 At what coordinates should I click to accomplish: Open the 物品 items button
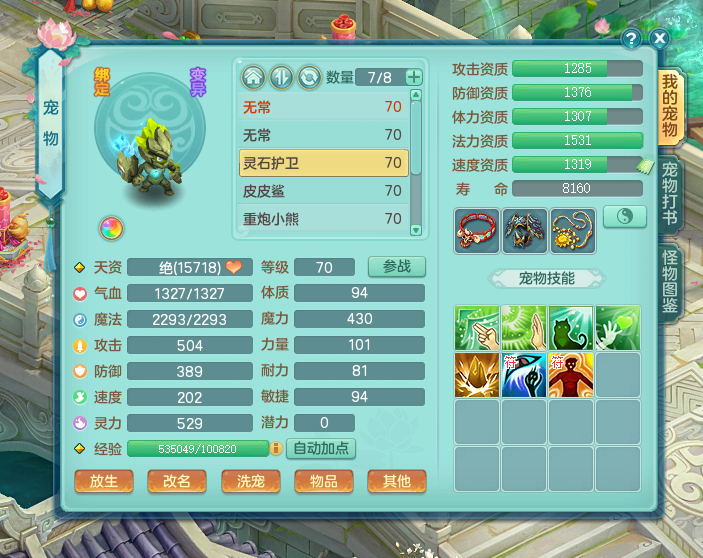(323, 481)
